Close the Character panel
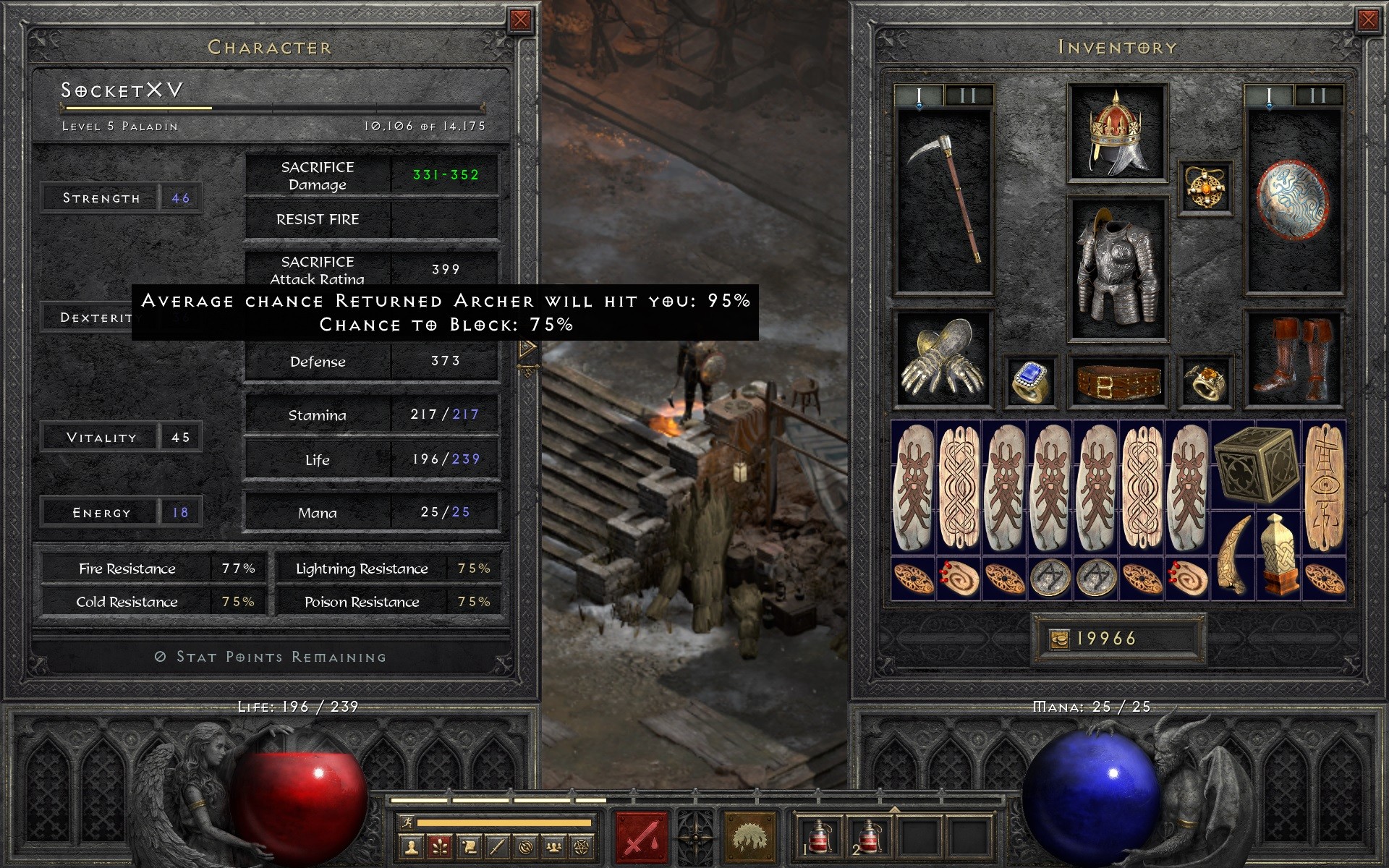The height and width of the screenshot is (868, 1389). 520,20
